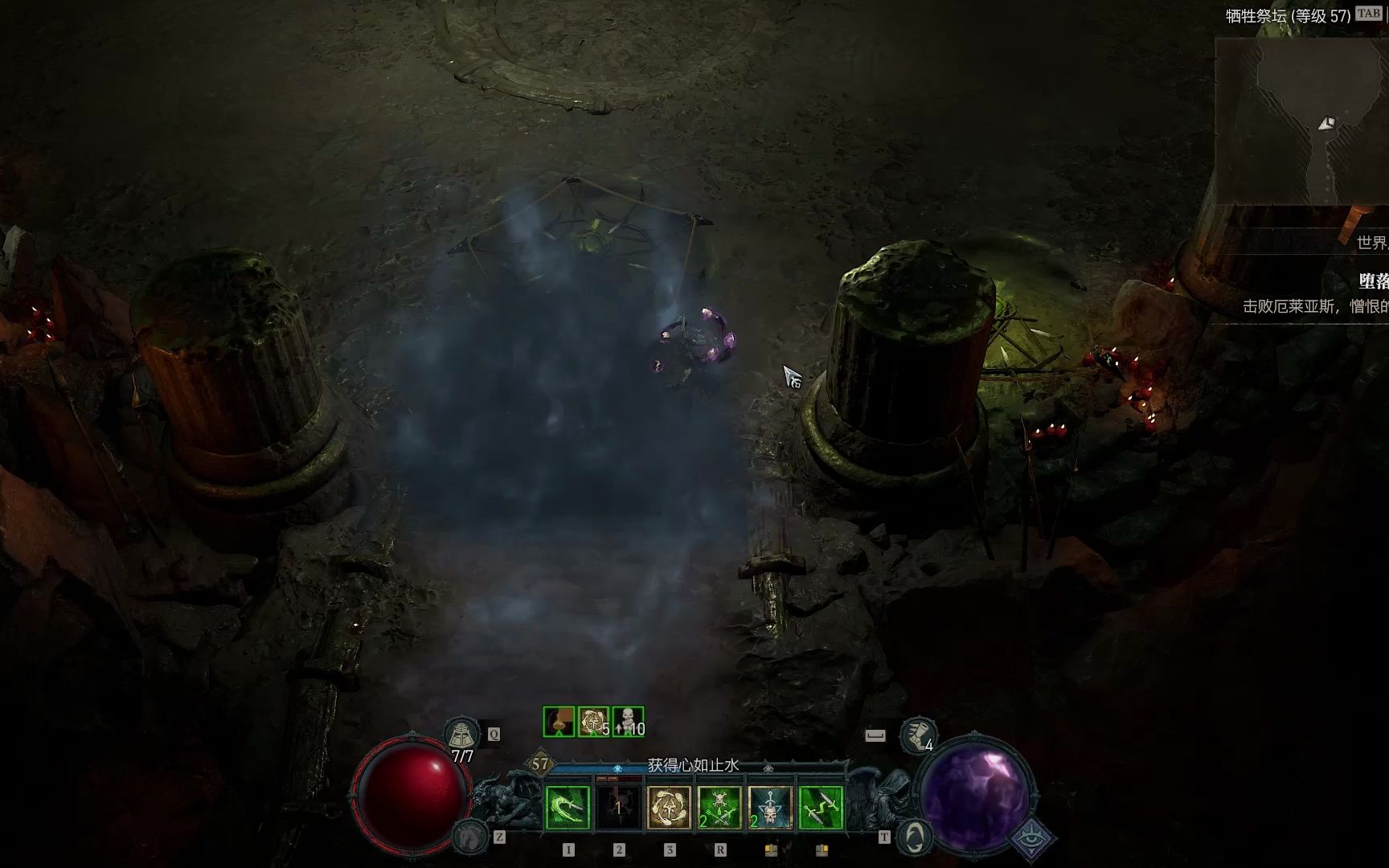1389x868 pixels.
Task: Click the boot evade icon
Action: 917,735
